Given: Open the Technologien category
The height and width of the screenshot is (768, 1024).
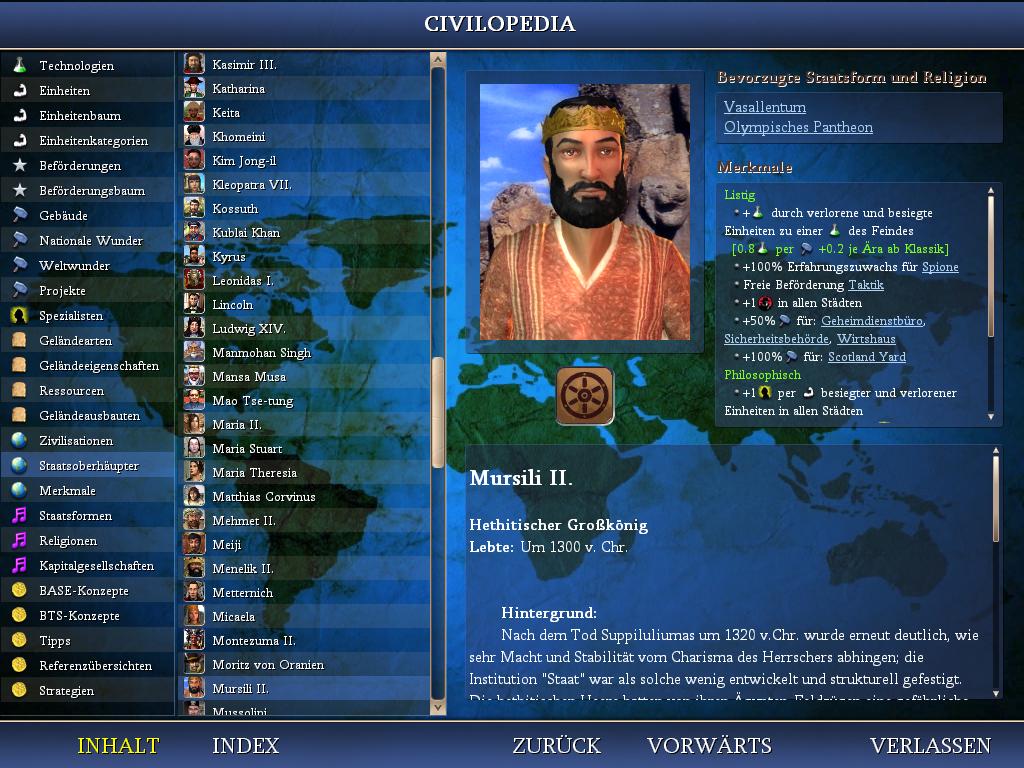Looking at the screenshot, I should coord(76,66).
